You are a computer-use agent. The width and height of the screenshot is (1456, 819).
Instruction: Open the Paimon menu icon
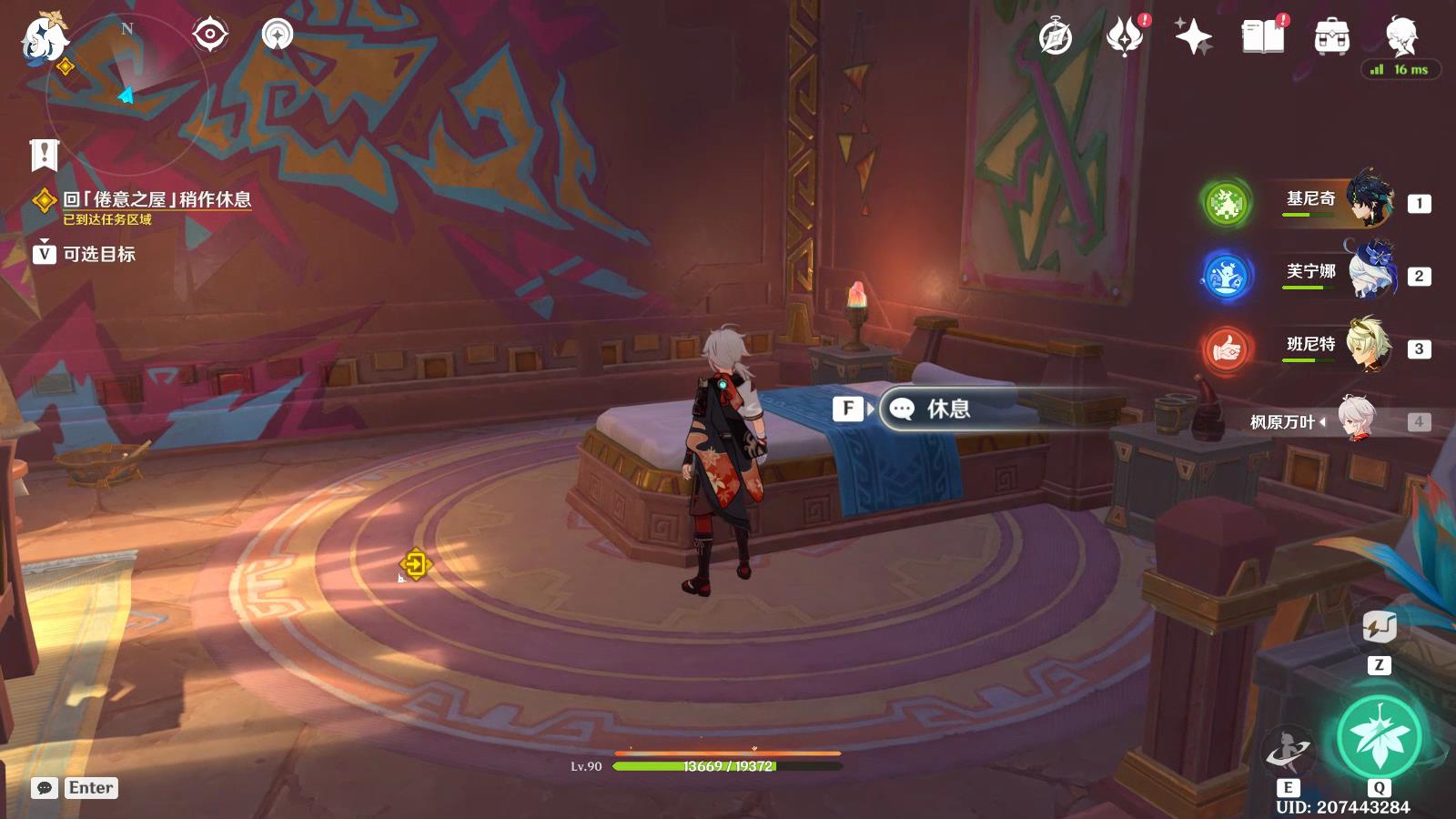click(43, 38)
